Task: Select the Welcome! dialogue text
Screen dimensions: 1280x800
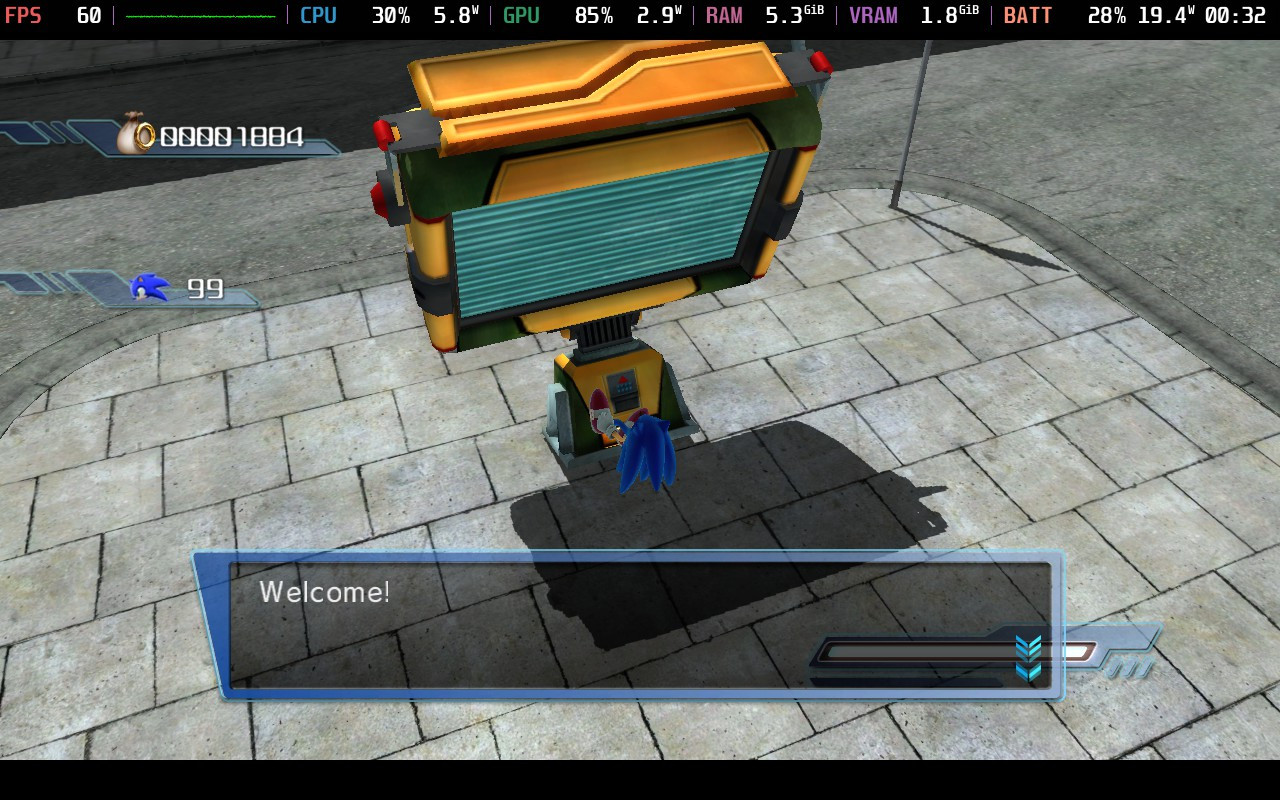Action: point(323,592)
